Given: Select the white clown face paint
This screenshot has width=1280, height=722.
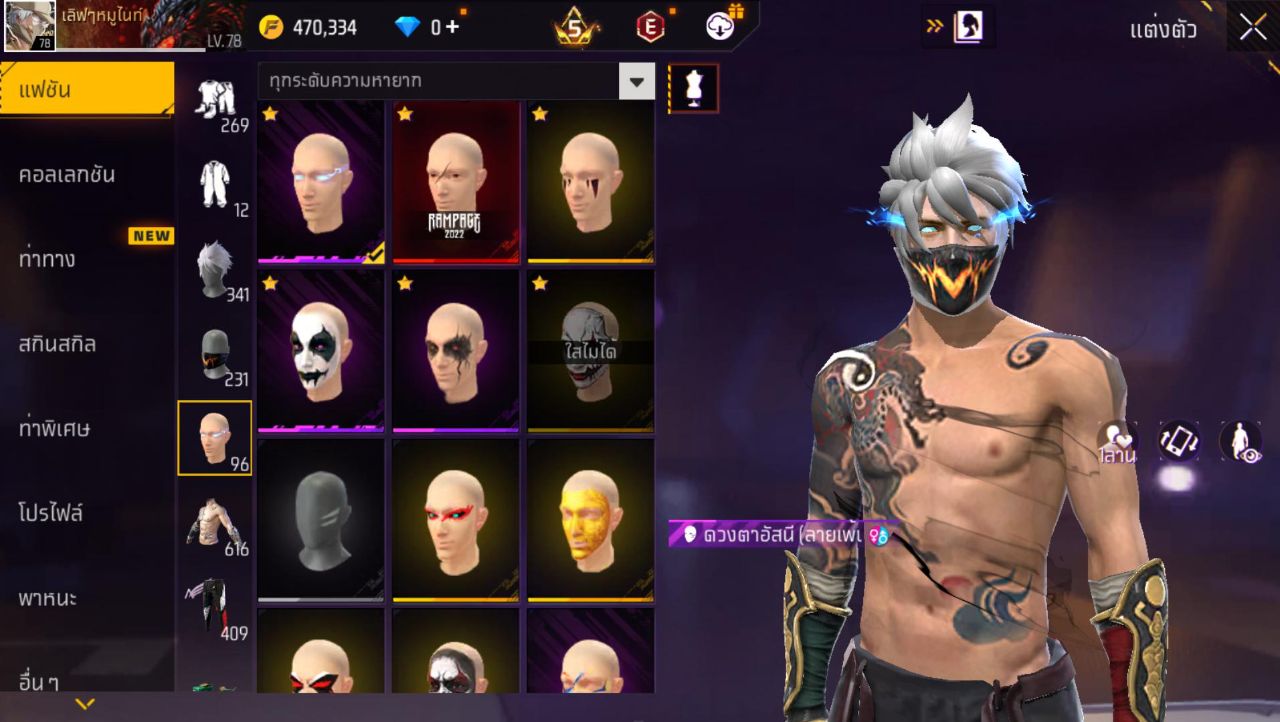Looking at the screenshot, I should click(x=320, y=351).
